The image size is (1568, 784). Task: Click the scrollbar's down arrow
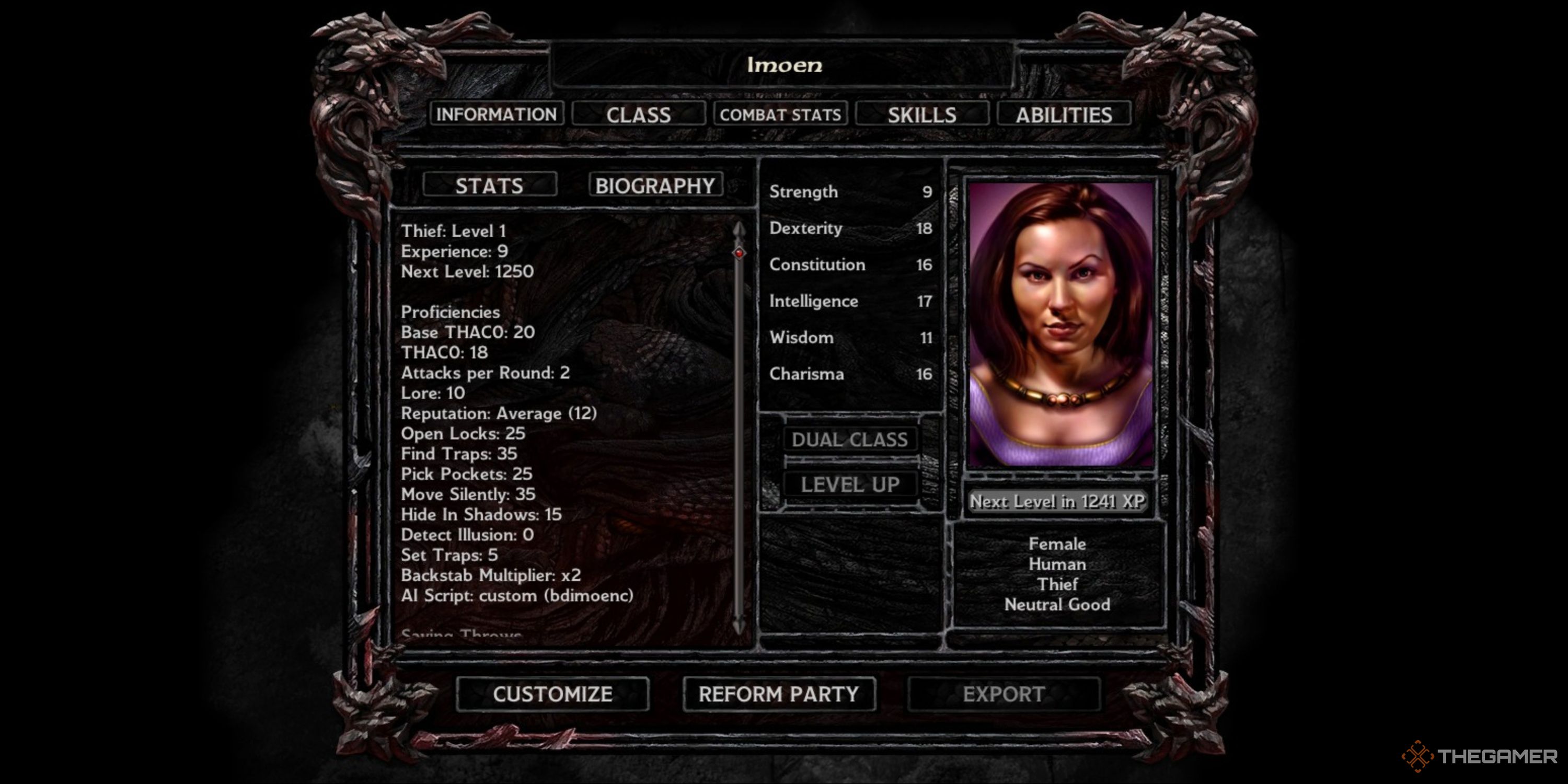pyautogui.click(x=739, y=626)
